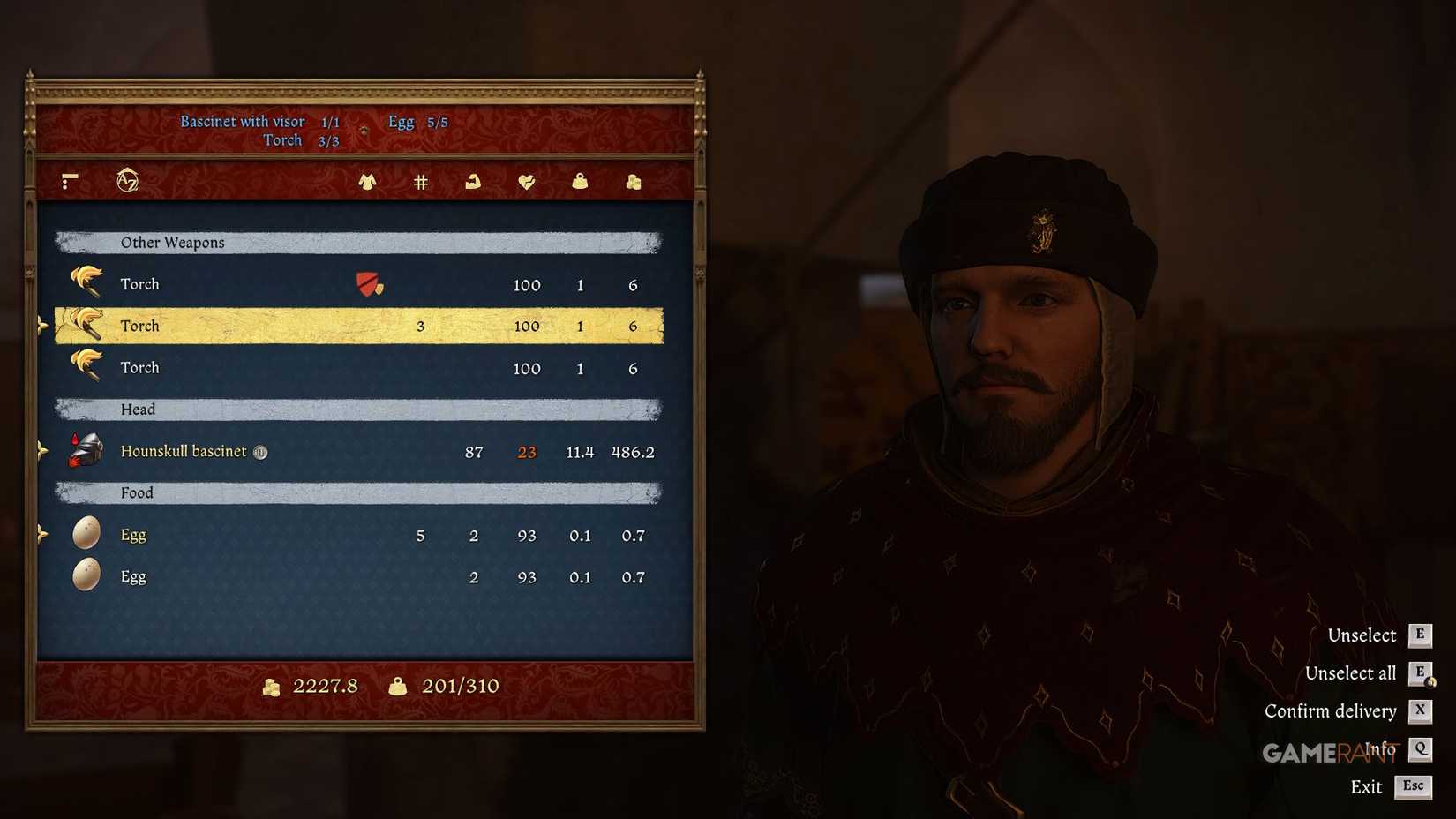This screenshot has height=819, width=1456.
Task: Click the weight column sort icon
Action: [580, 181]
